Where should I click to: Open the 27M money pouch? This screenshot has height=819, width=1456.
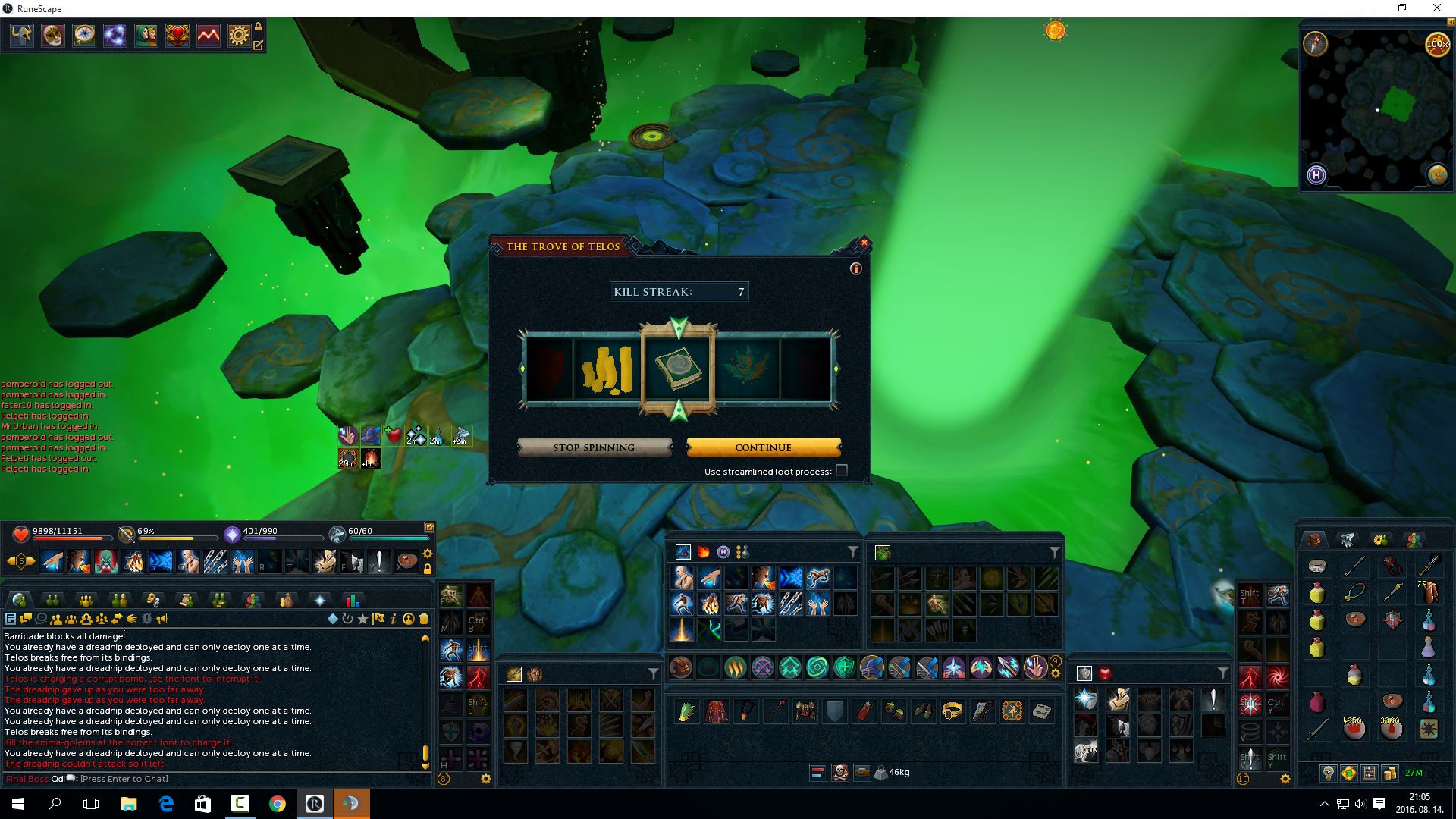(x=1413, y=773)
